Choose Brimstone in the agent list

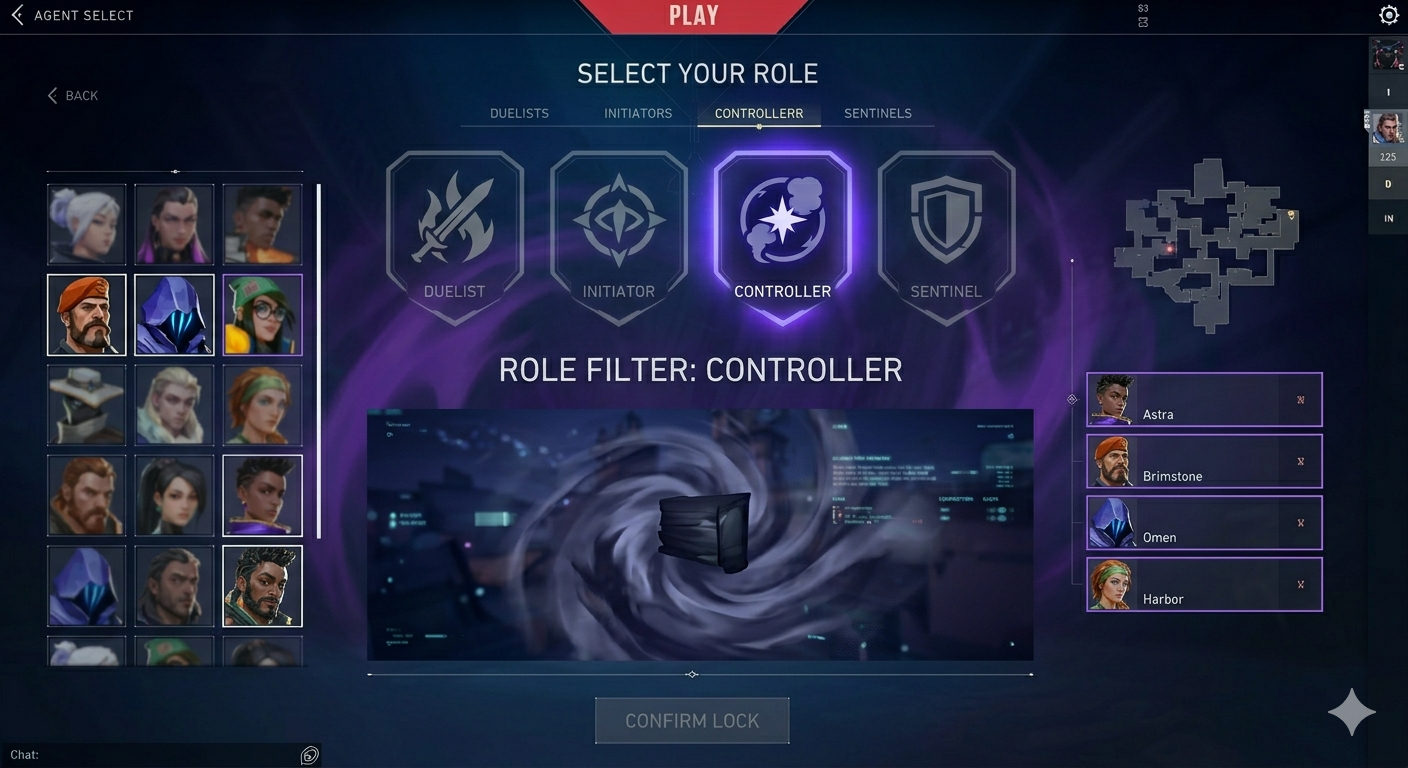click(1204, 461)
